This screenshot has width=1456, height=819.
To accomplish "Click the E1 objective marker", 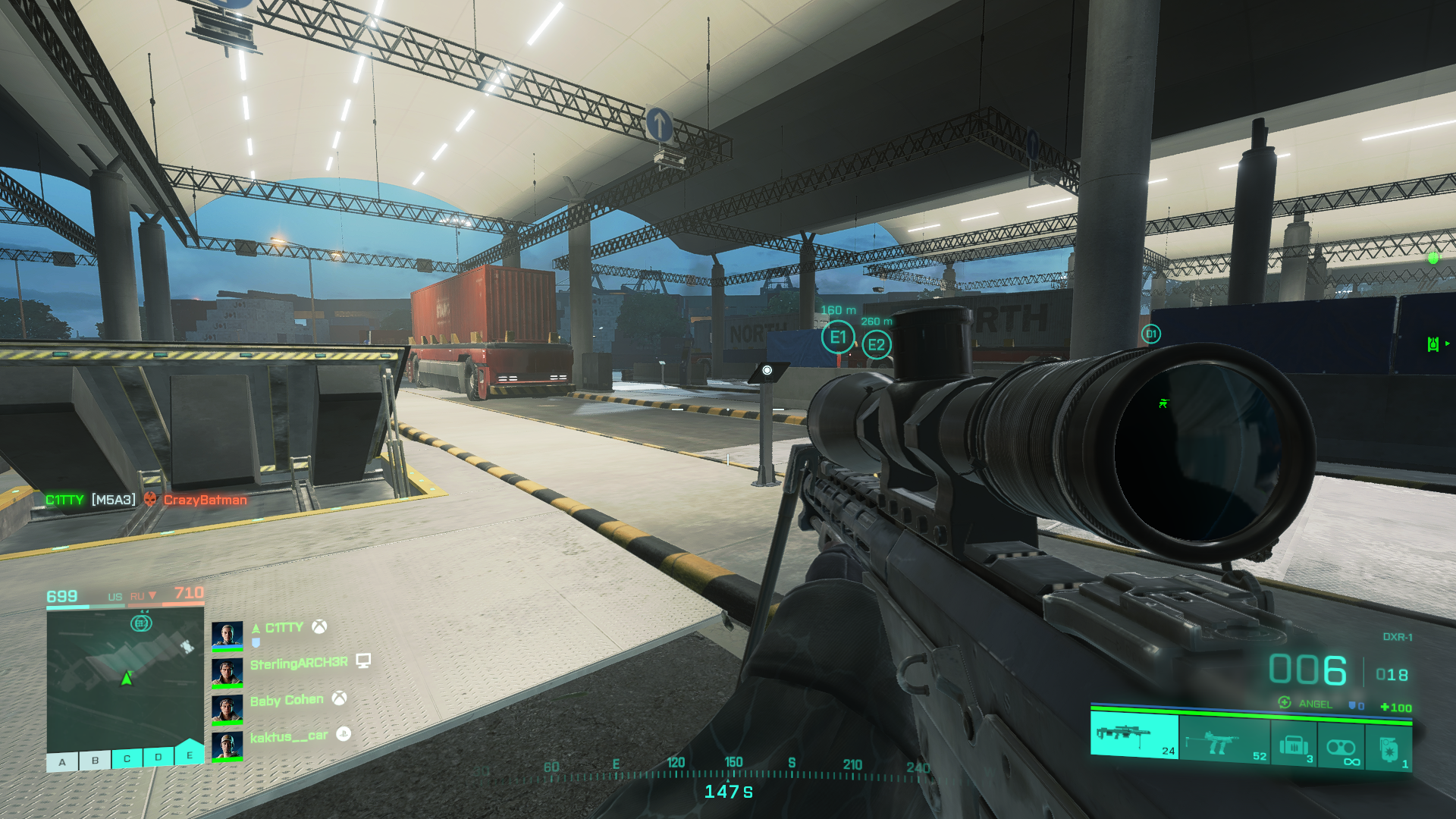I will [x=838, y=337].
